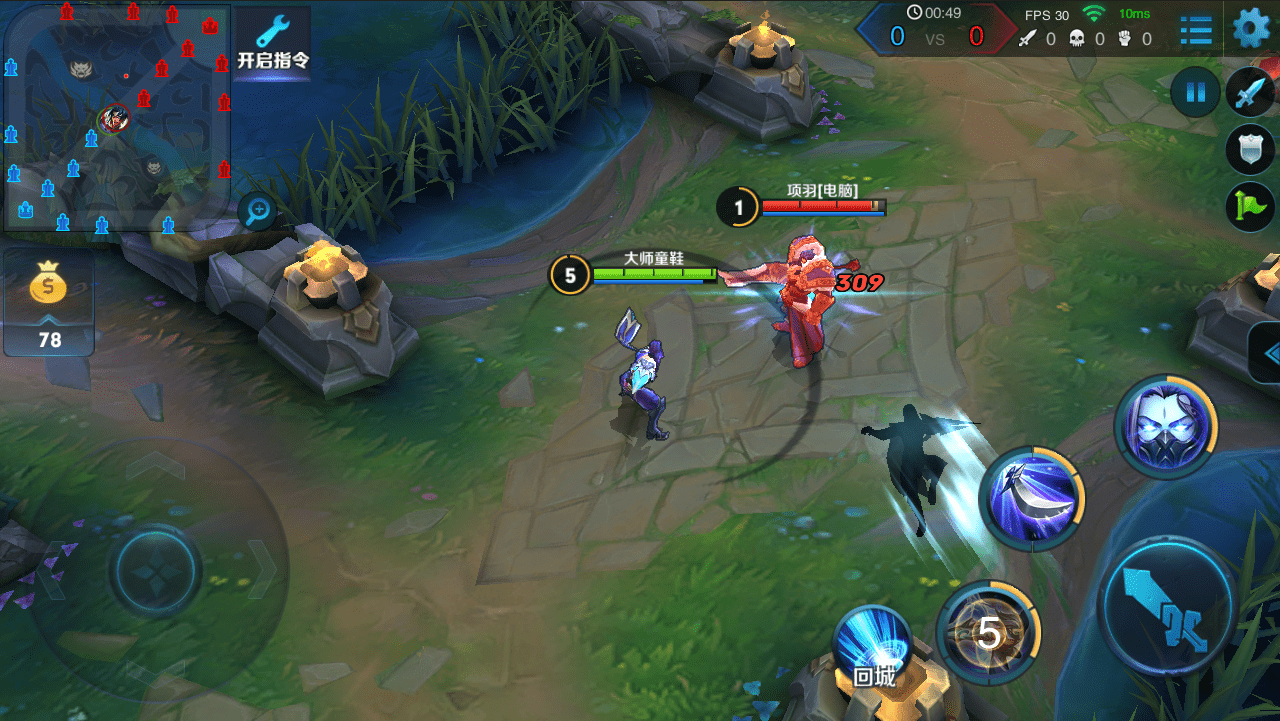Open the gear settings menu
The height and width of the screenshot is (721, 1280).
[x=1250, y=28]
